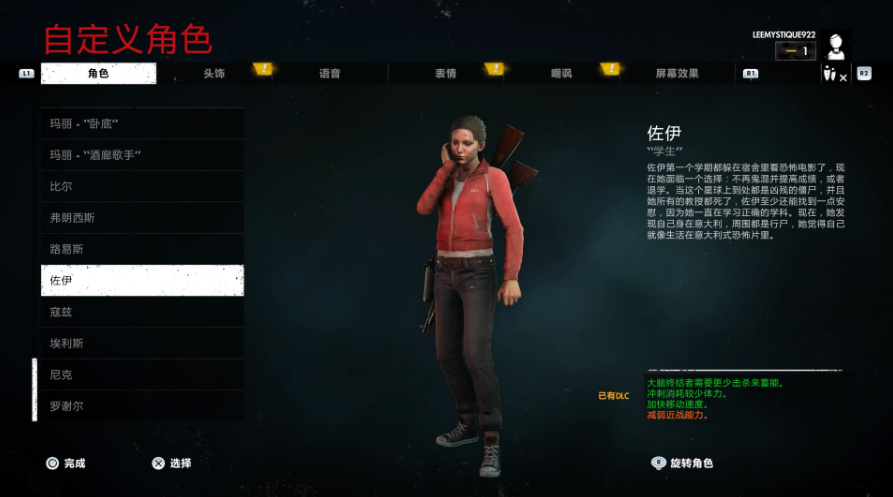Viewport: 893px width, 497px height.
Task: Click the highlighted 佐伊 character row
Action: coord(142,280)
